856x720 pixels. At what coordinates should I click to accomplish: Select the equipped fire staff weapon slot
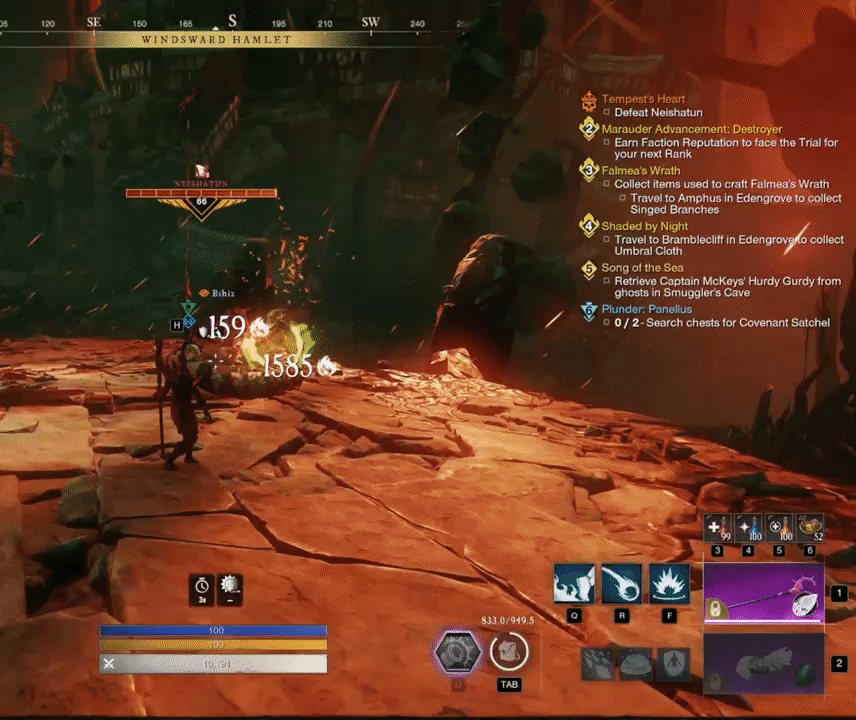[x=763, y=593]
